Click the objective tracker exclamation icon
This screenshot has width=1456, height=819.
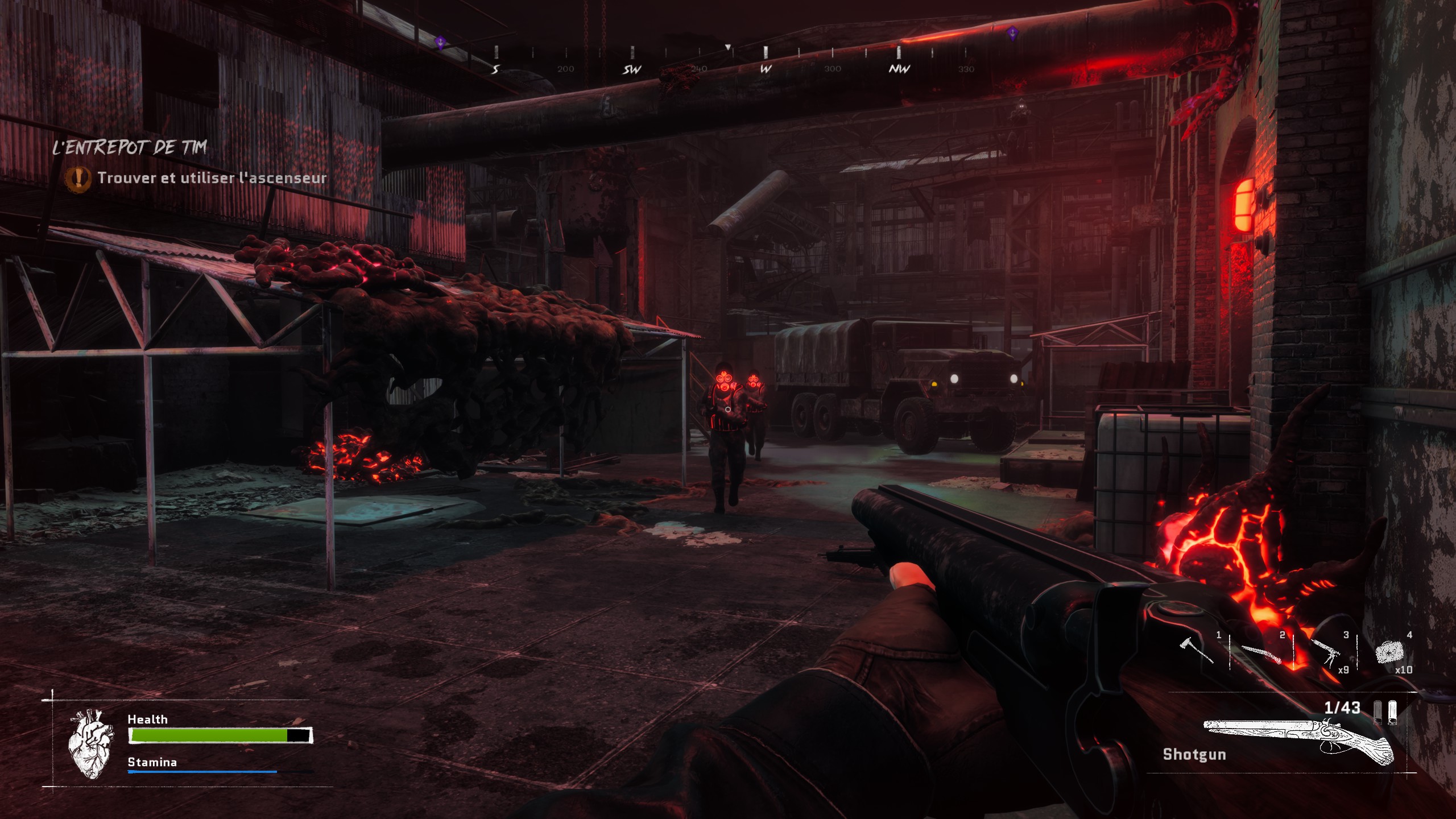click(x=78, y=179)
